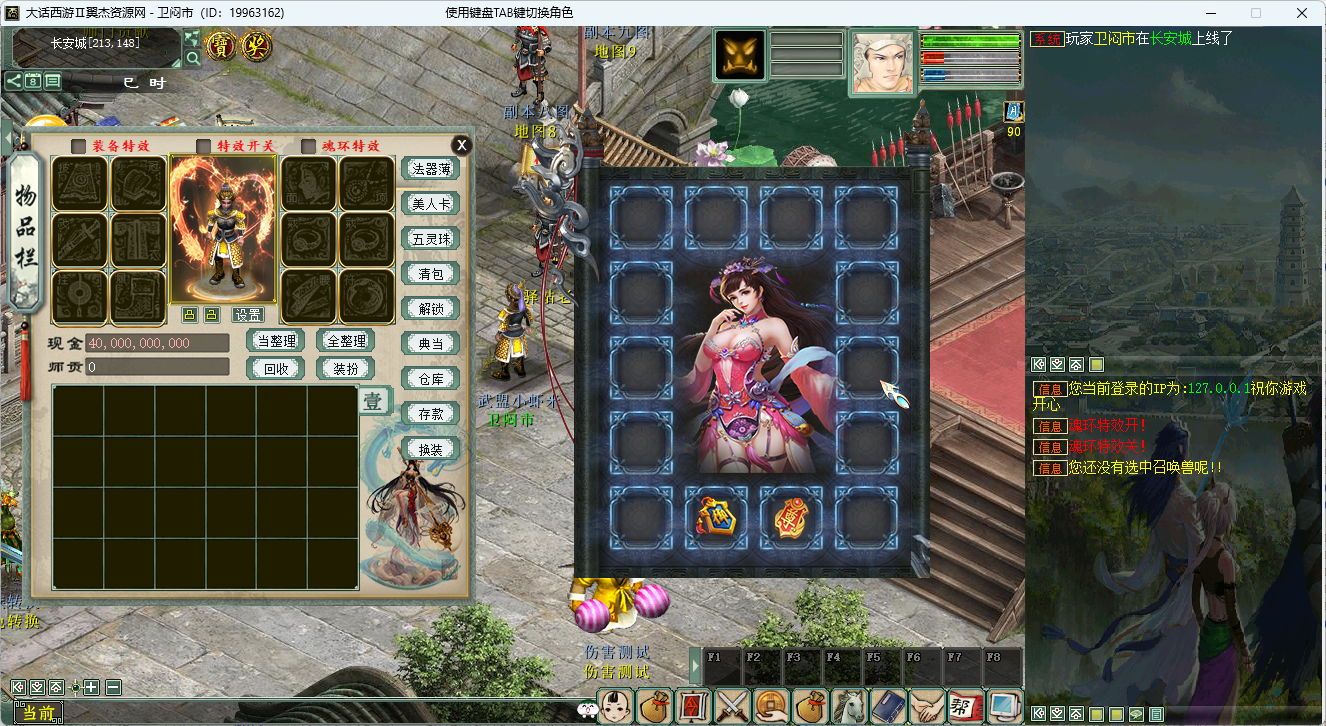
Task: Toggle the 装备特效 checkbox
Action: [x=78, y=146]
